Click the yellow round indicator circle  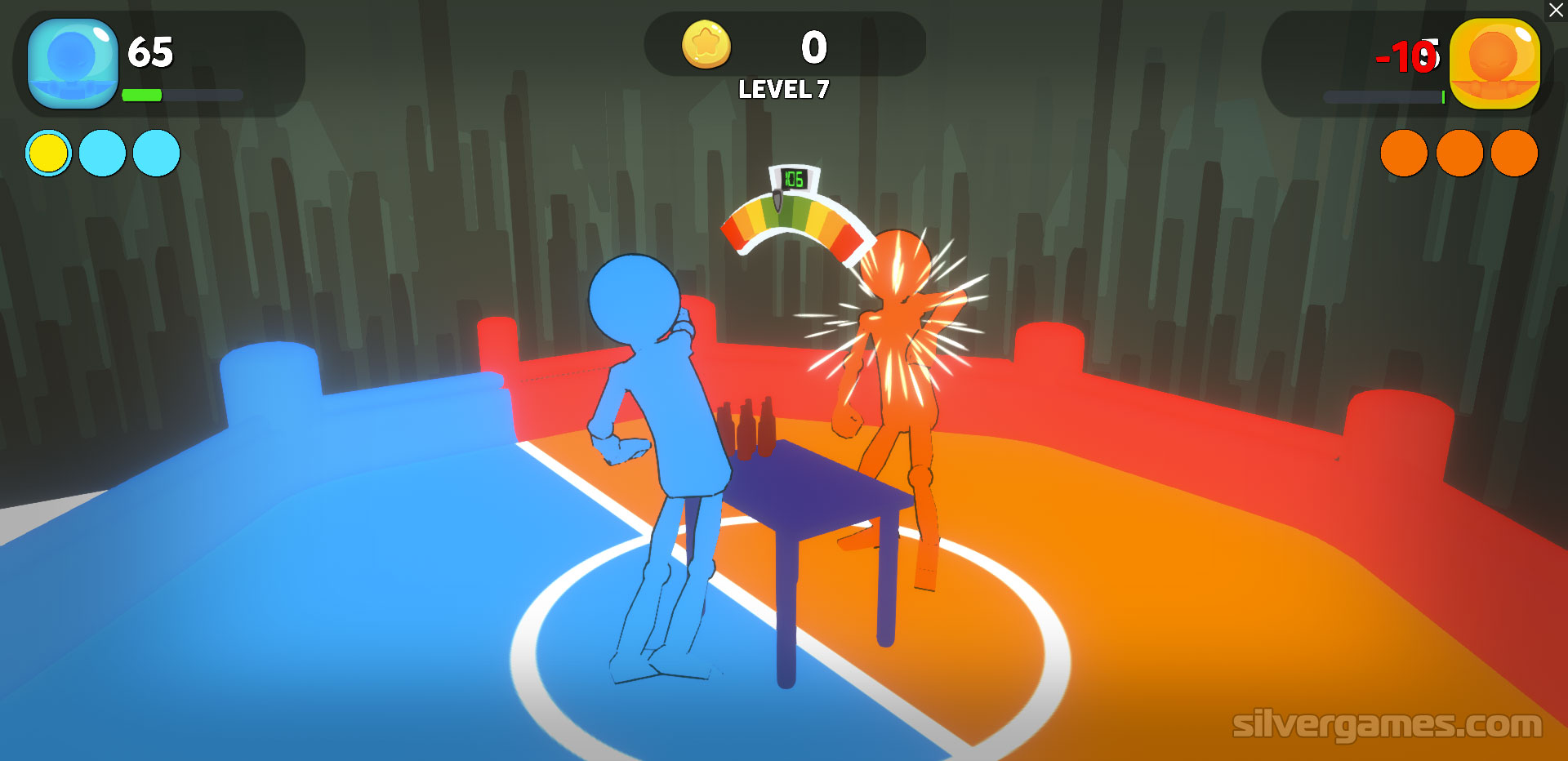(x=48, y=154)
